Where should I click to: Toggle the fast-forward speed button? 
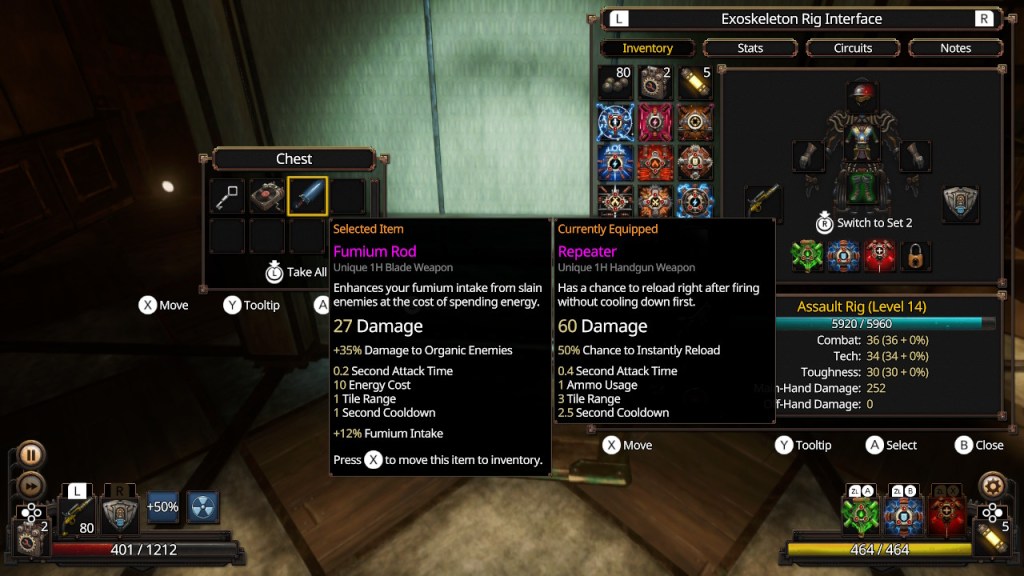pyautogui.click(x=31, y=486)
